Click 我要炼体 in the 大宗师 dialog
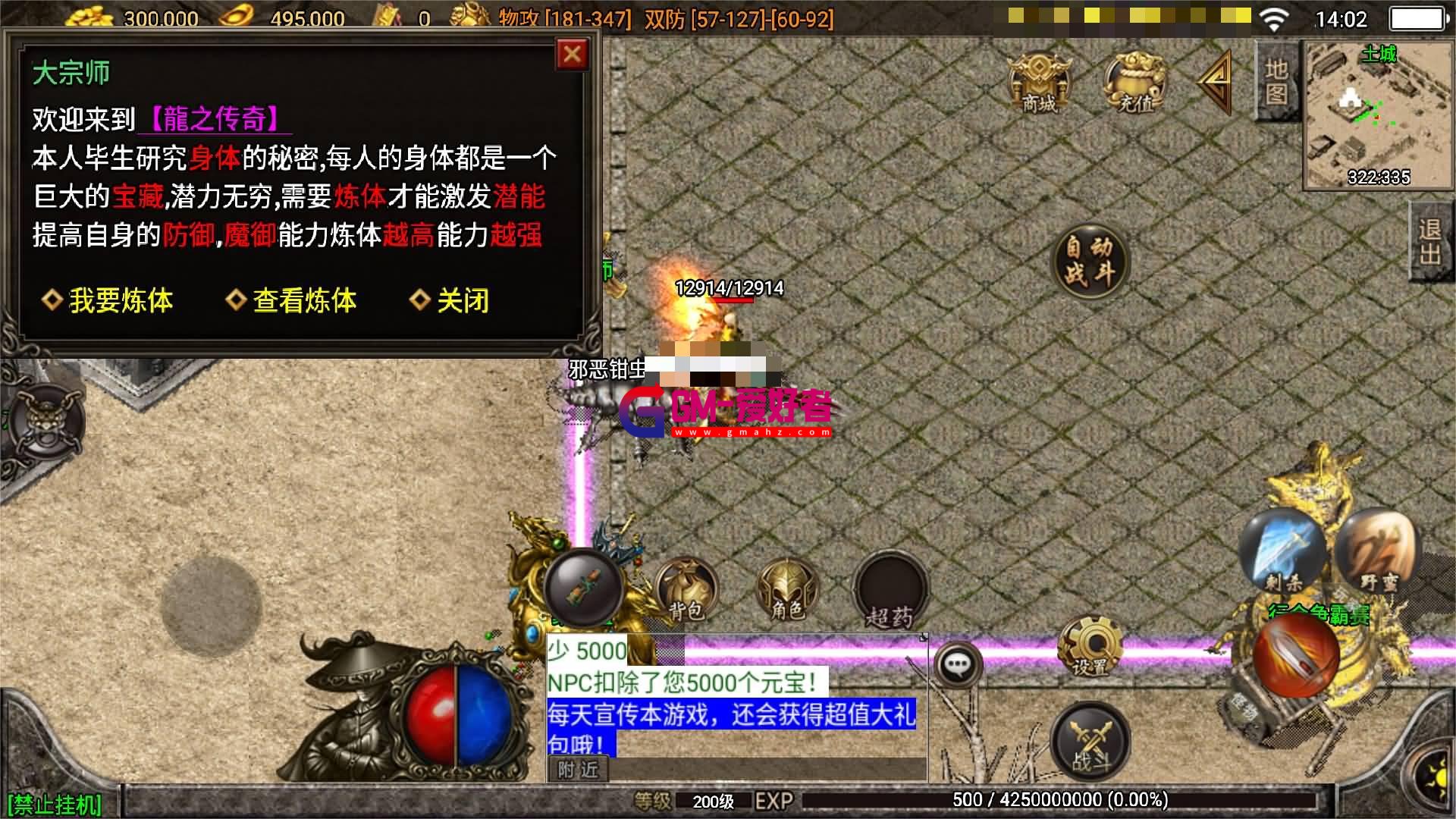This screenshot has height=819, width=1456. coord(121,301)
